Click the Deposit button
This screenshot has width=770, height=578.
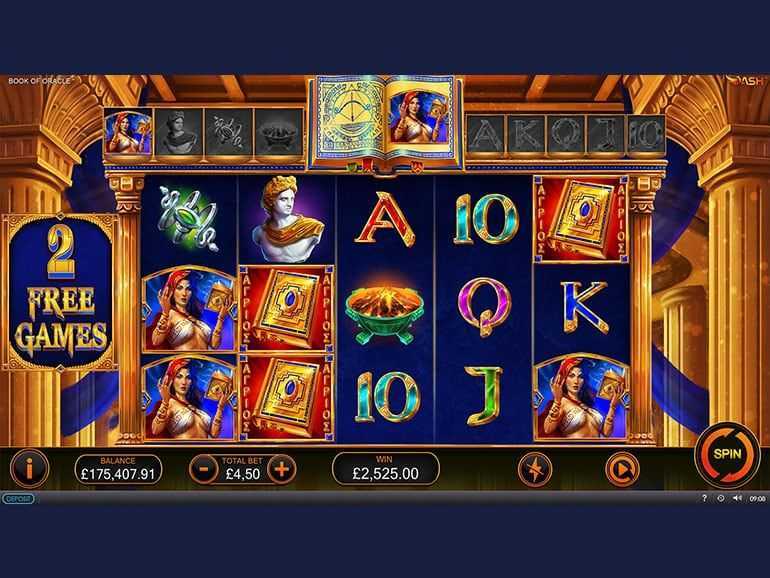(x=18, y=498)
